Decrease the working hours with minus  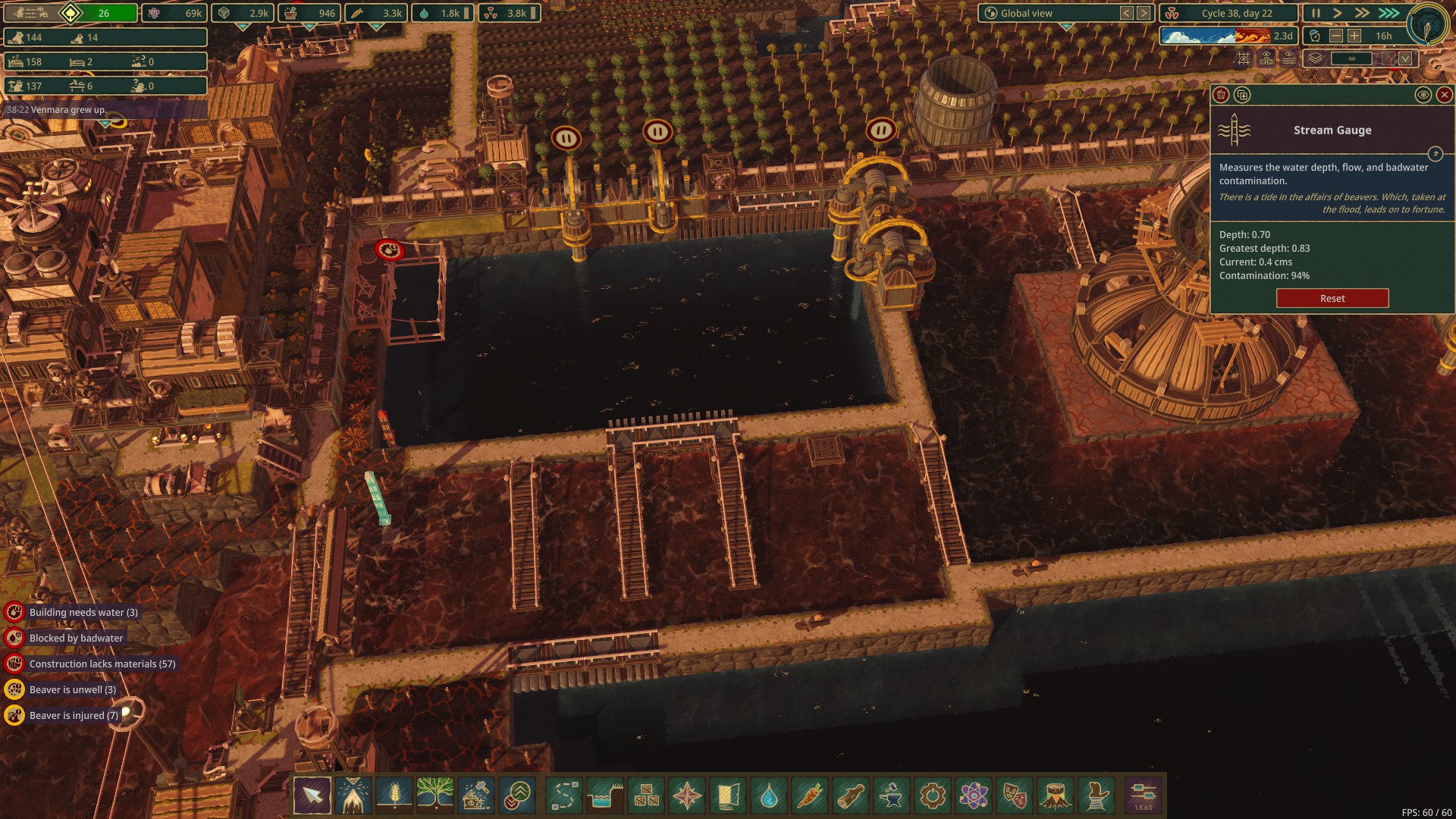[x=1336, y=36]
